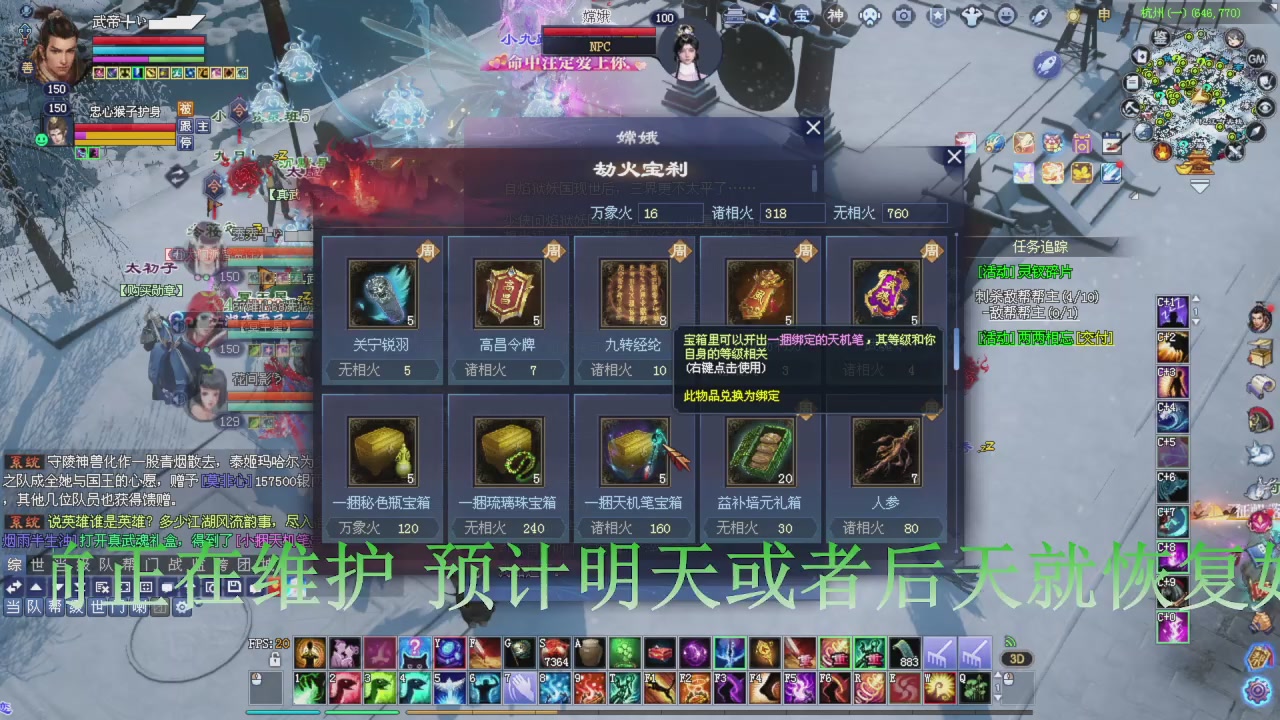Click the crossed swords PK icon near minimap

(x=1235, y=151)
